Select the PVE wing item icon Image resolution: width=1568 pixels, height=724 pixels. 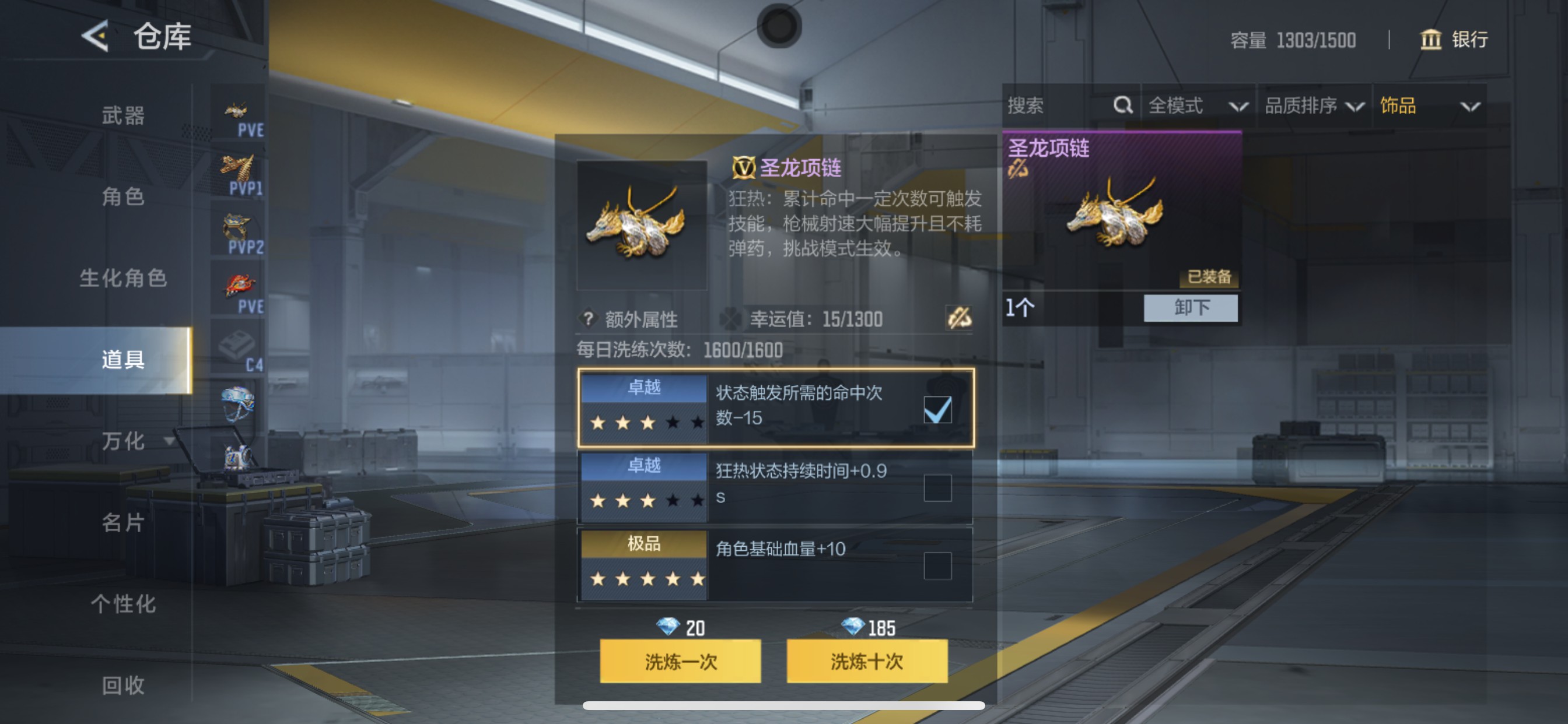[237, 110]
